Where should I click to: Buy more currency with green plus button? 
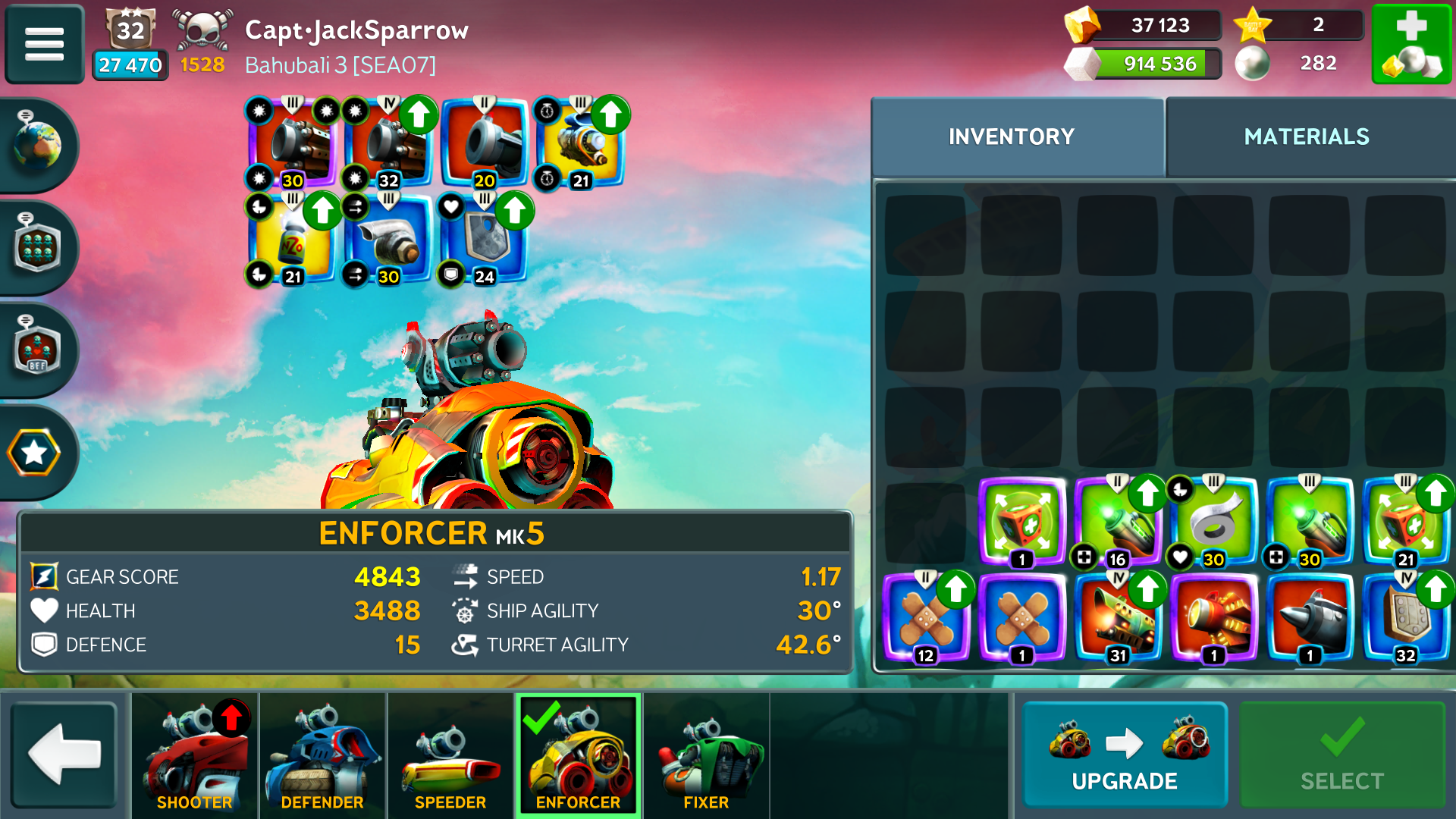point(1411,43)
